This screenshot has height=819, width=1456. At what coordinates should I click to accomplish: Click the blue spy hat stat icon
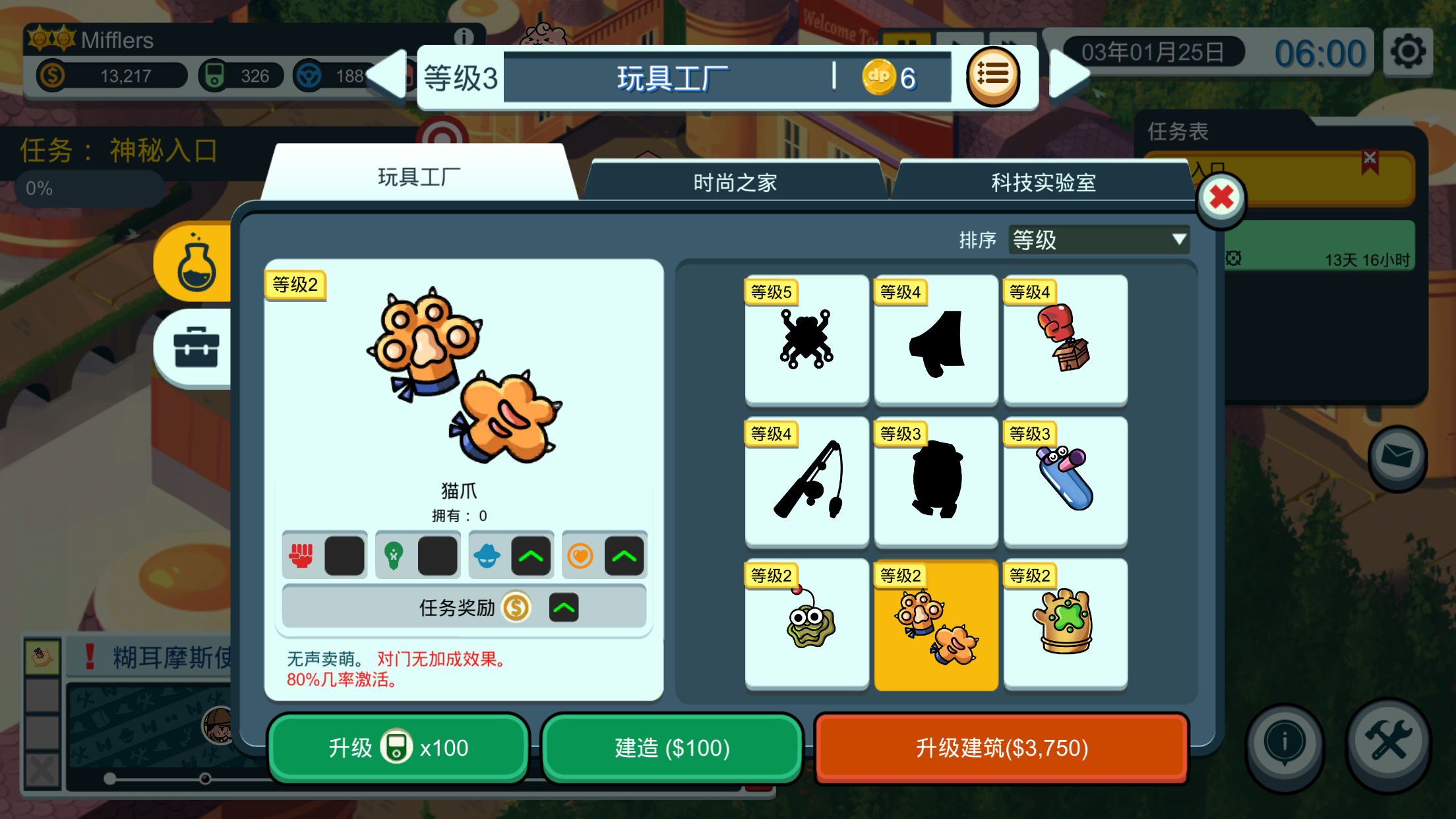(489, 555)
